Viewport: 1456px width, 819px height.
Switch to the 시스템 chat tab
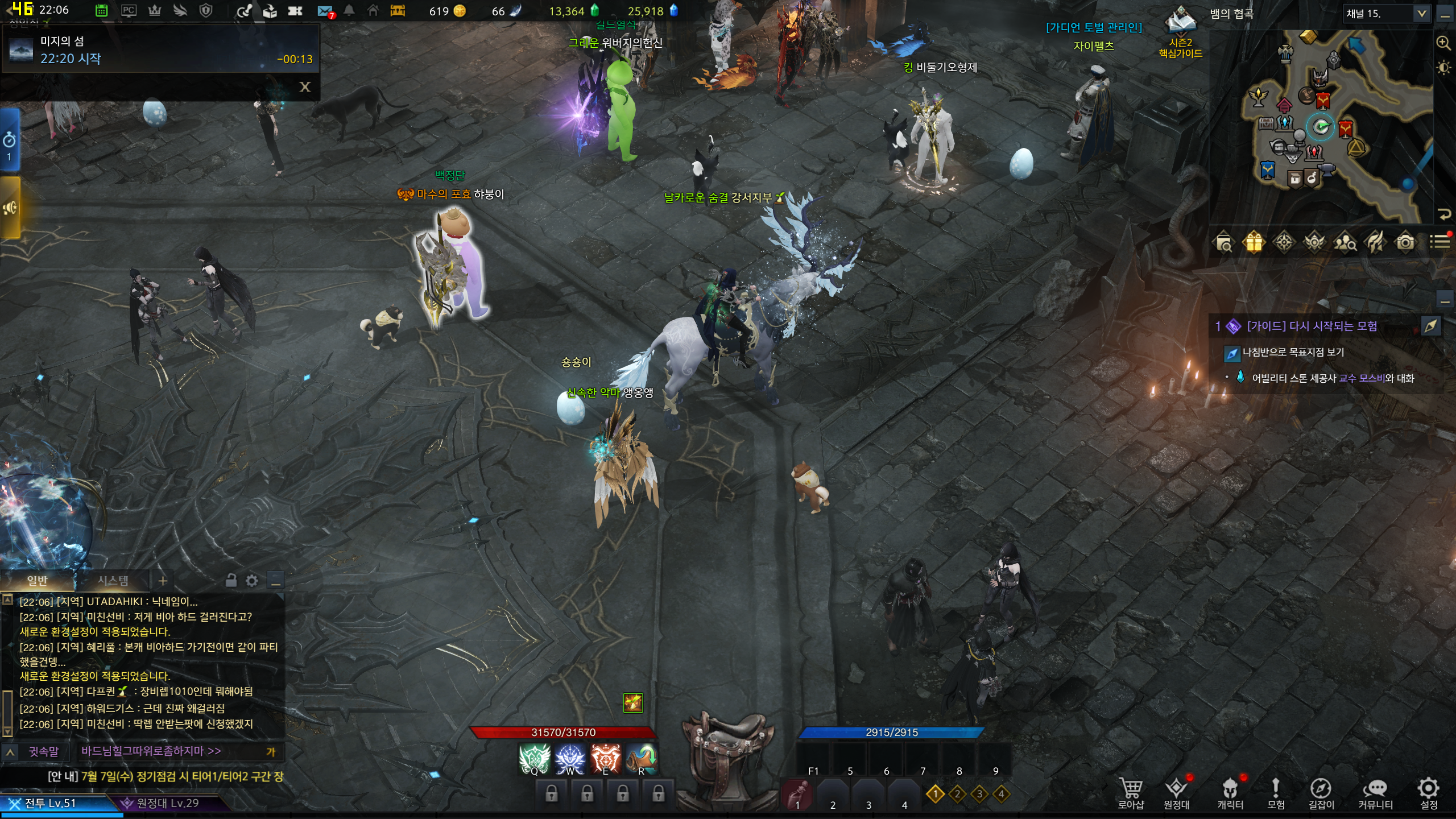[x=113, y=581]
